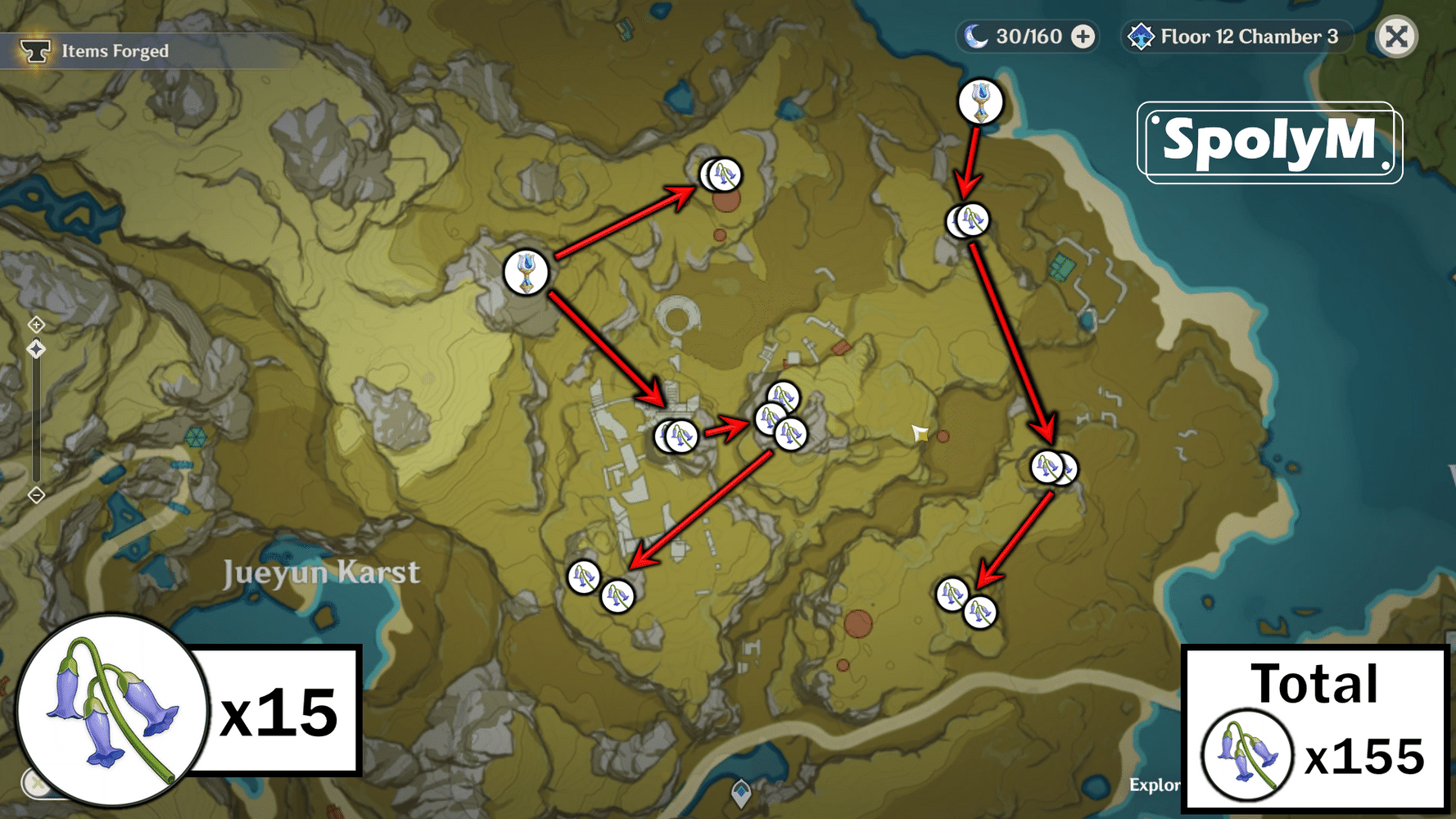Viewport: 1456px width, 819px height.
Task: Select the Spiral Abyss icon beside Floor 12
Action: point(1142,36)
